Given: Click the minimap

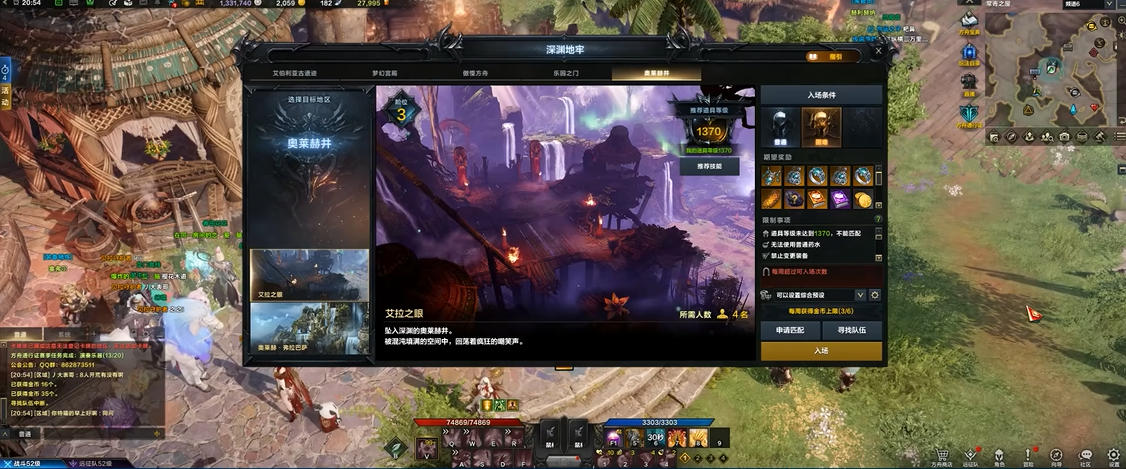Looking at the screenshot, I should point(1053,70).
